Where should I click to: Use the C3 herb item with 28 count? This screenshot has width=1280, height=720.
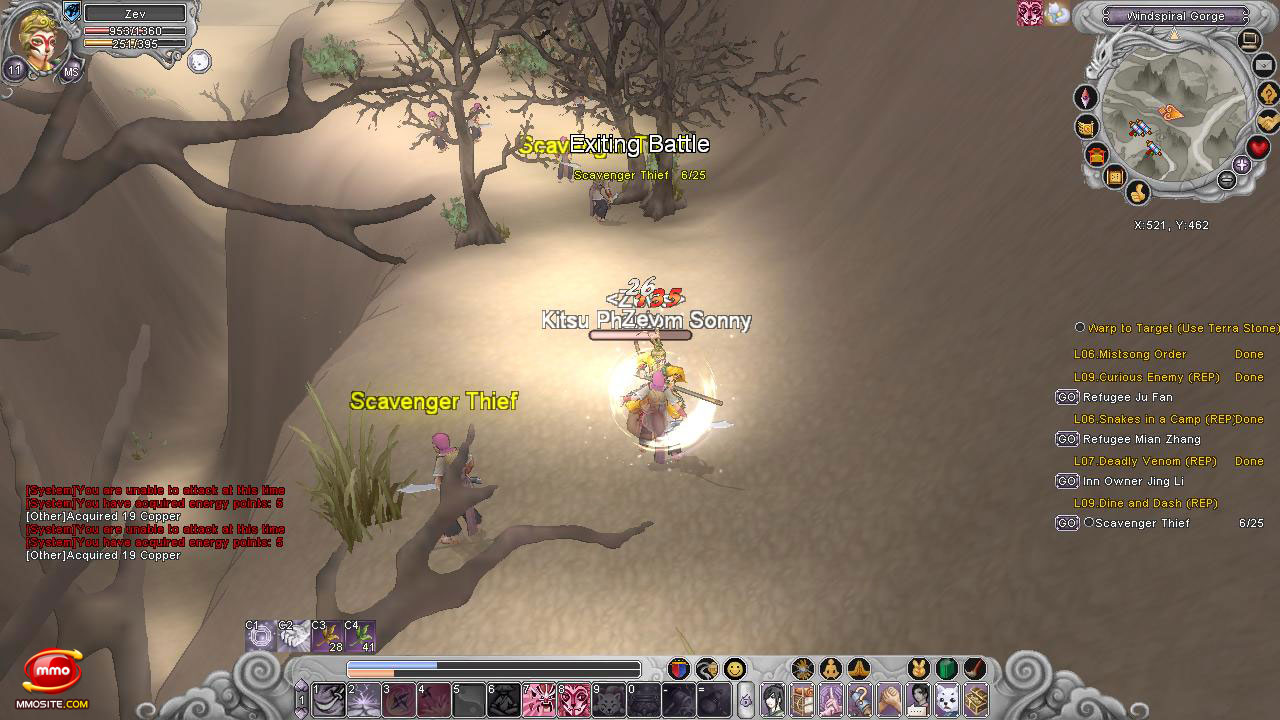[327, 636]
